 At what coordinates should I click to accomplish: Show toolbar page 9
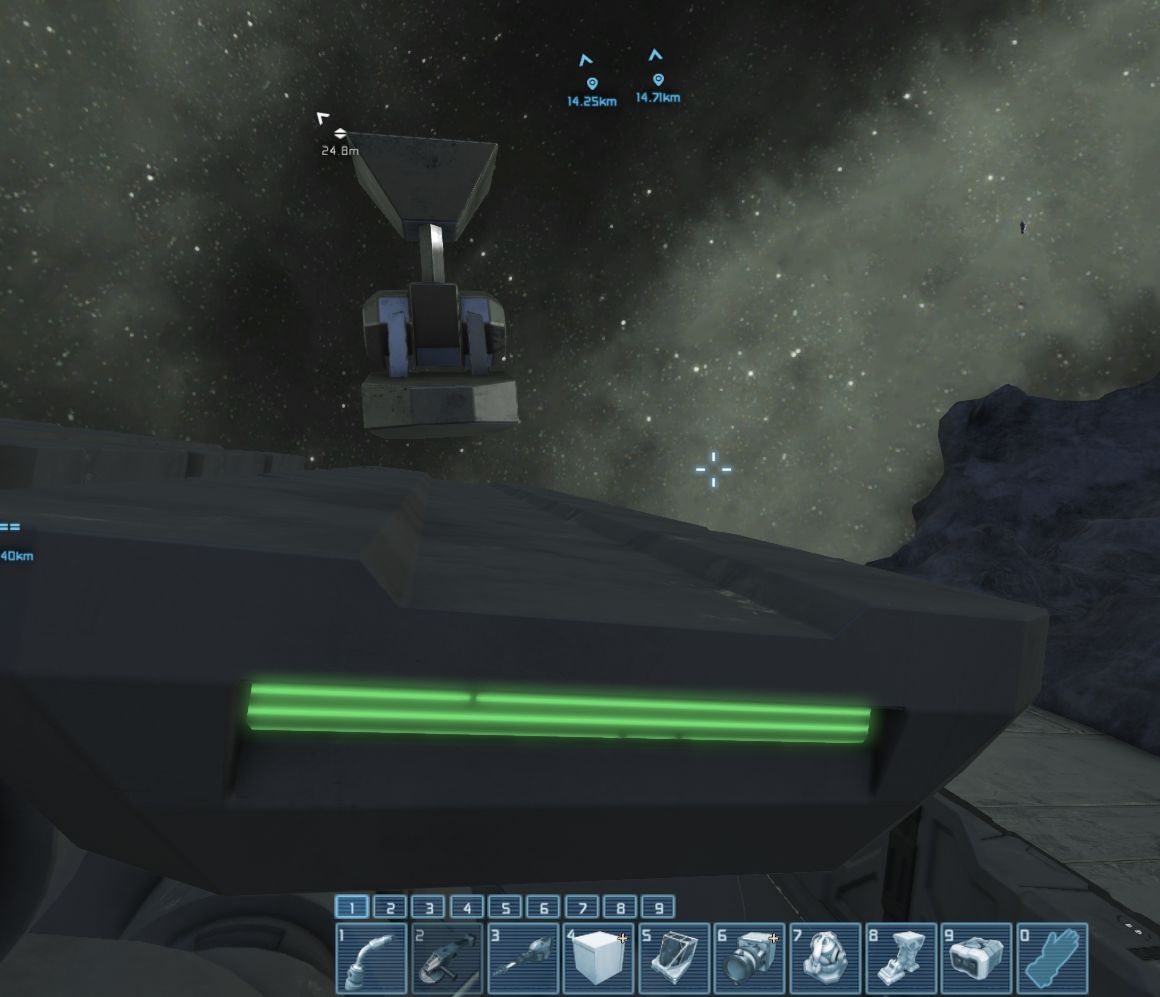coord(658,908)
